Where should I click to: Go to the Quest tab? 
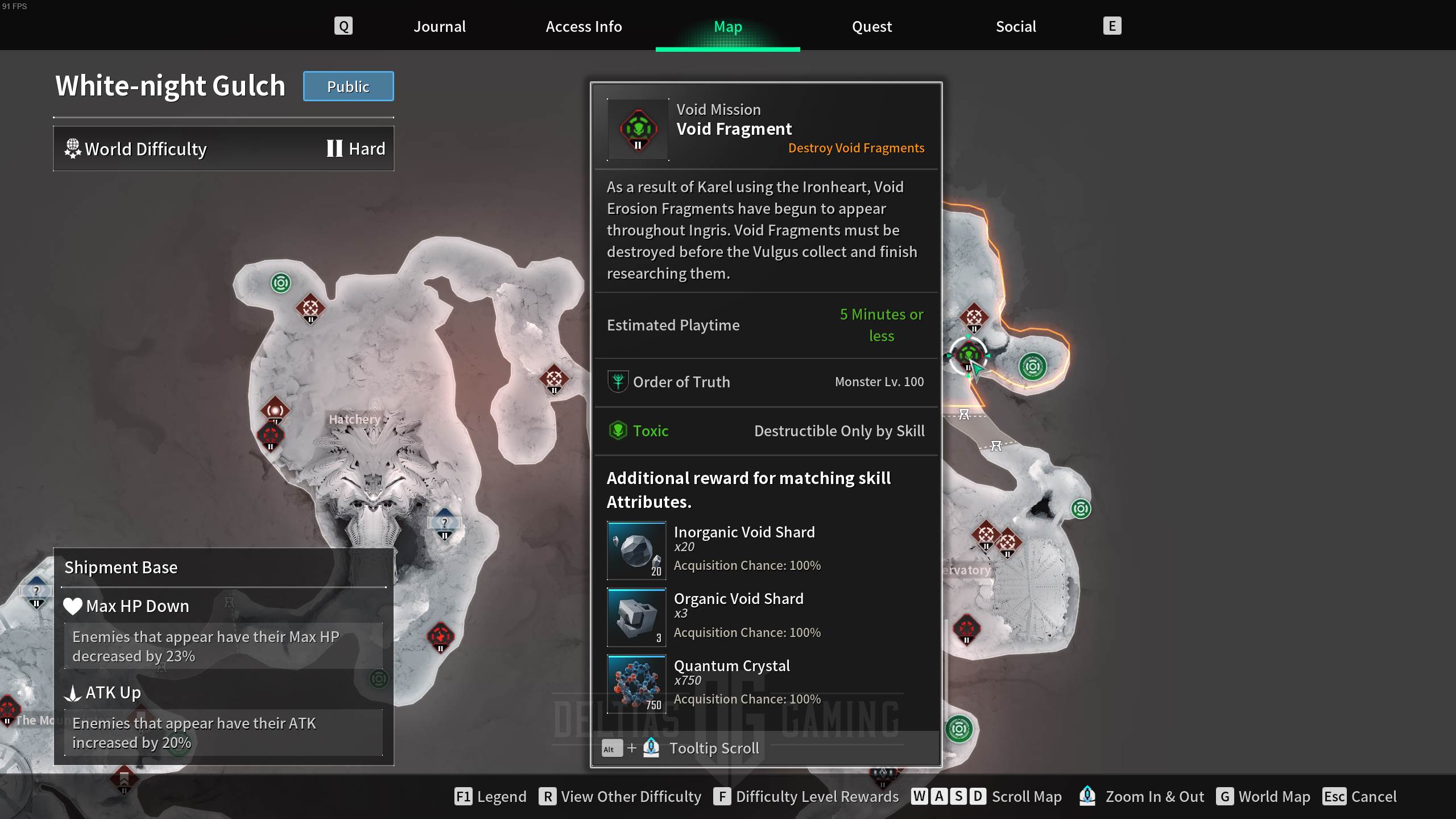click(871, 27)
